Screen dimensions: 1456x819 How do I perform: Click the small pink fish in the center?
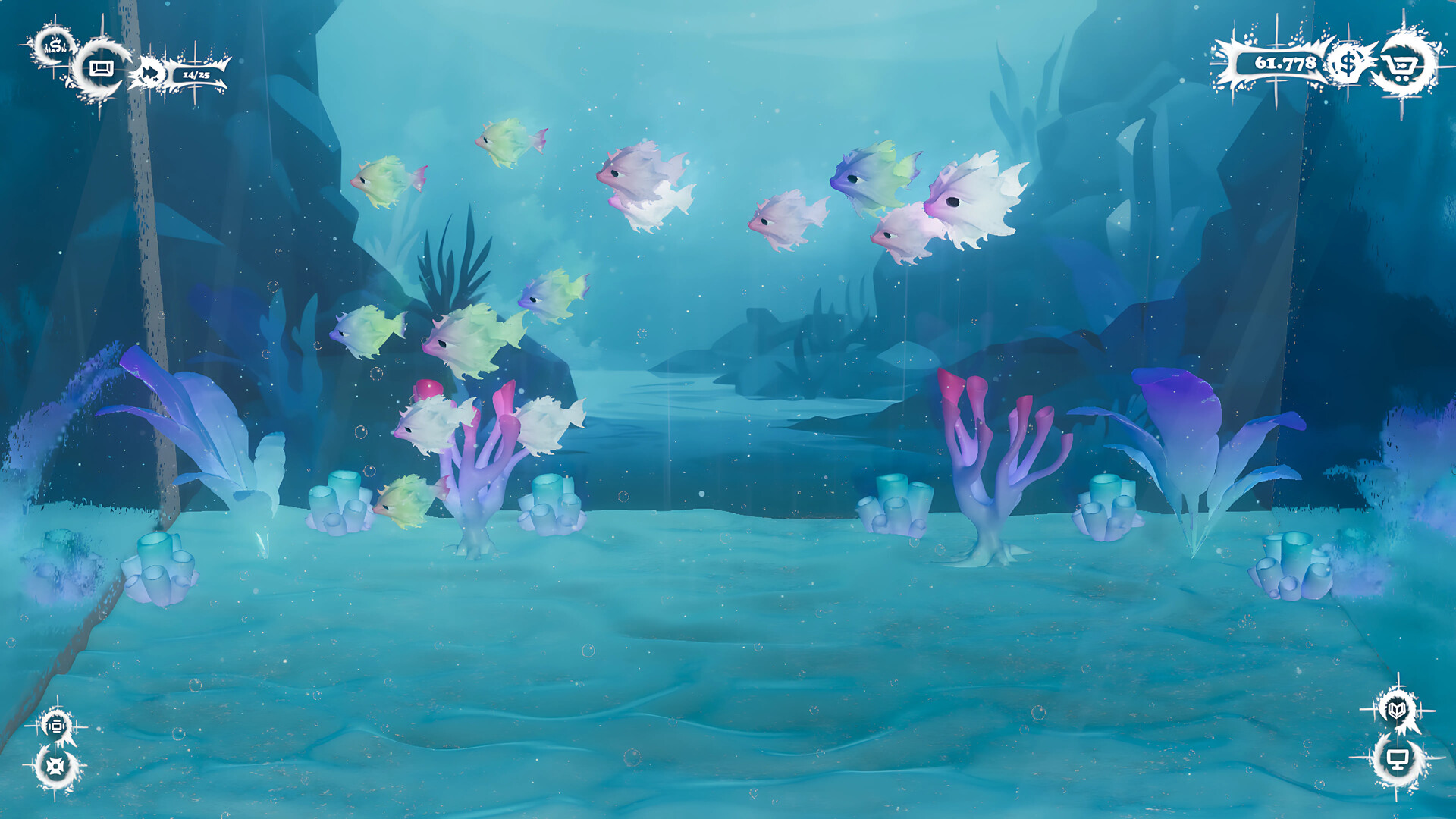(x=789, y=220)
